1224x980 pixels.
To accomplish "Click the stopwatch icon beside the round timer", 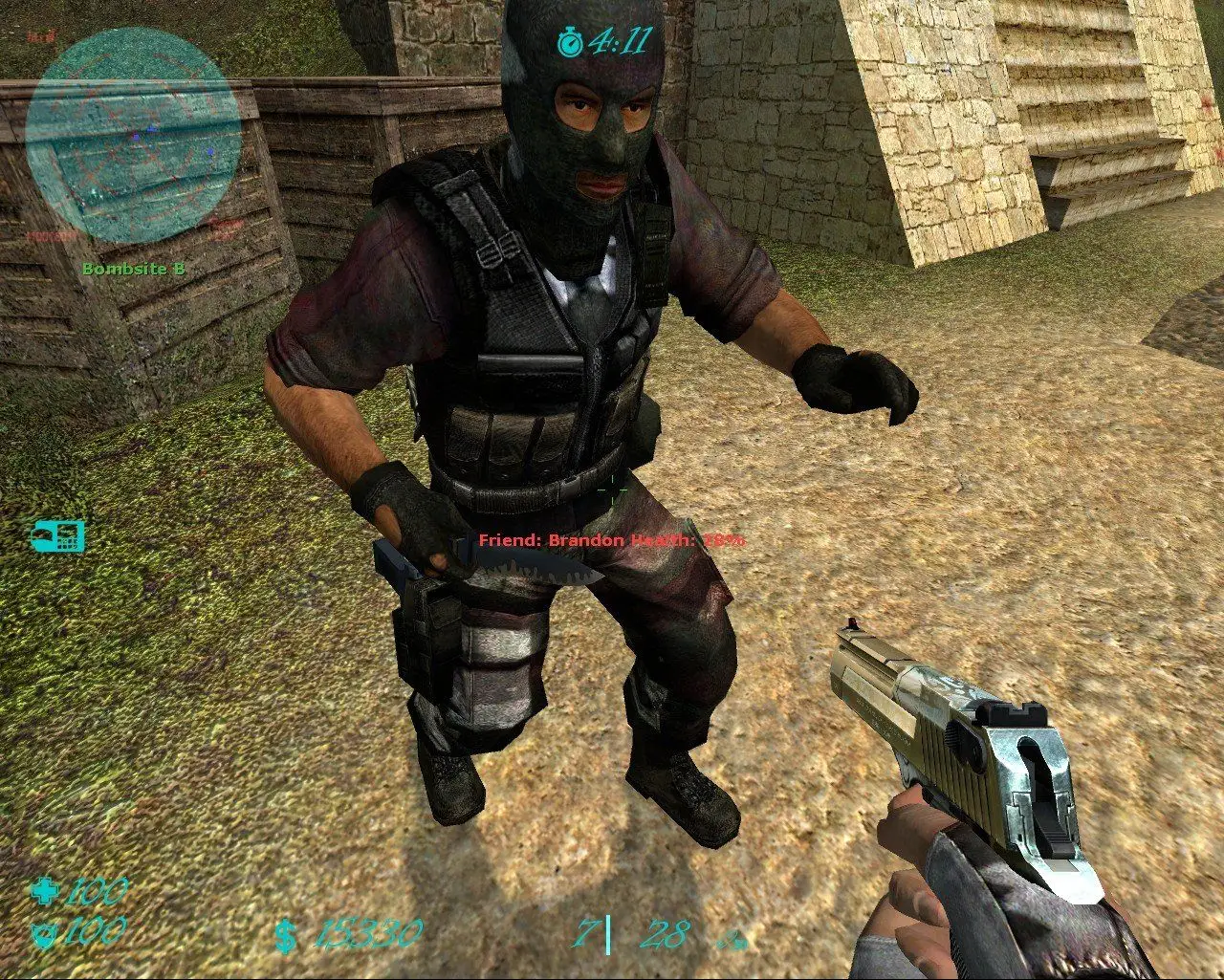I will 573,40.
